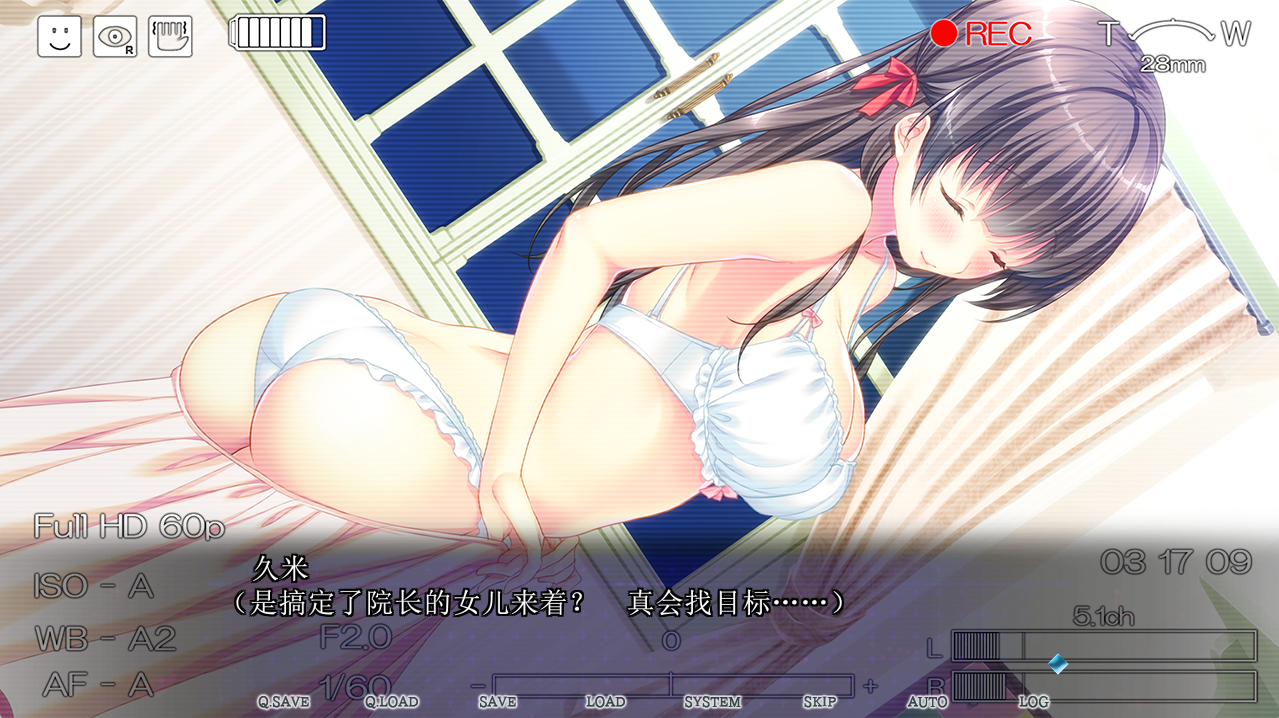
Task: Activate SKIP to fast-forward dialogue
Action: (x=820, y=702)
